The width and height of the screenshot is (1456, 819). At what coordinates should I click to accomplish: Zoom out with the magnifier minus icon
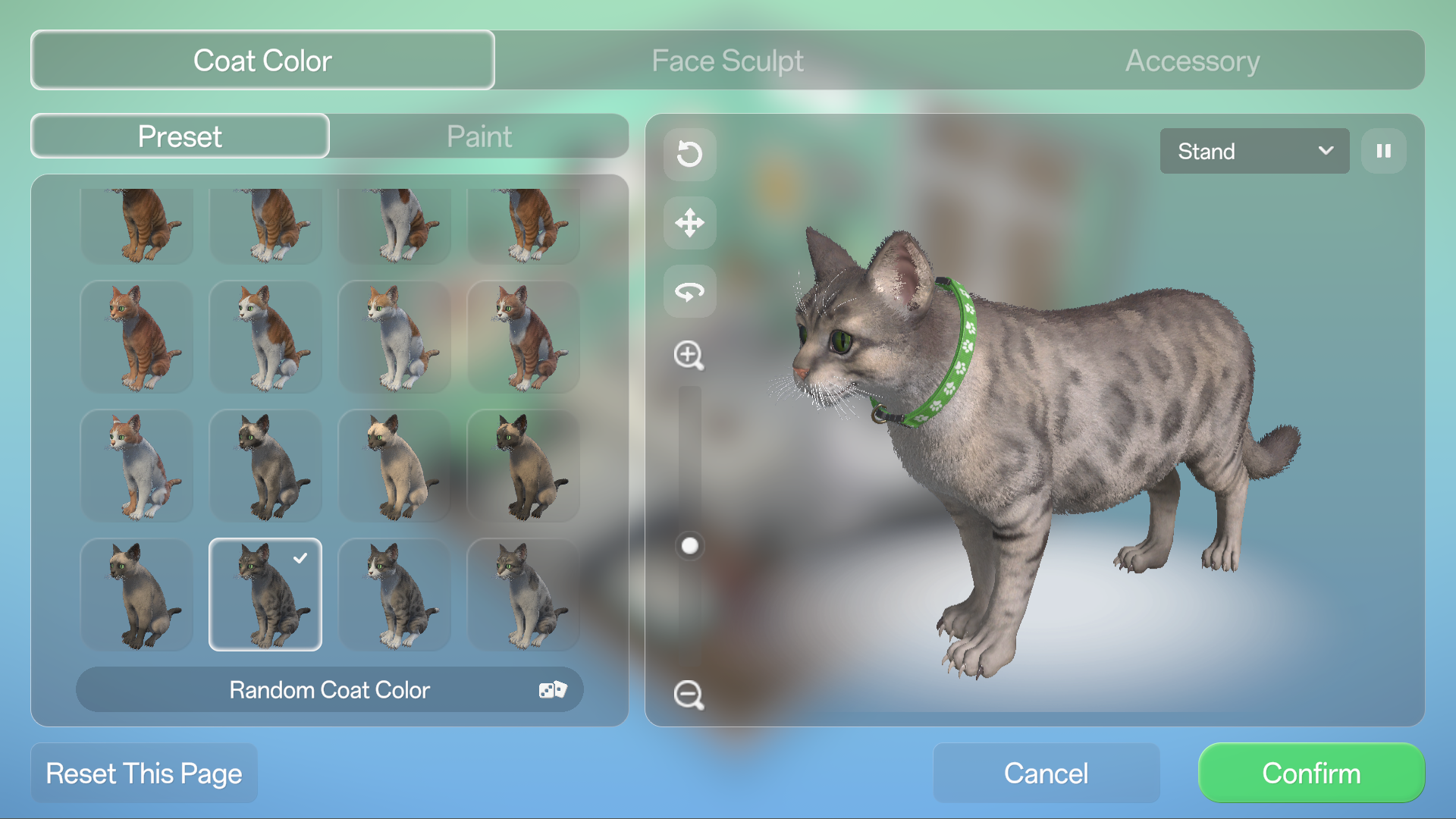click(x=689, y=695)
